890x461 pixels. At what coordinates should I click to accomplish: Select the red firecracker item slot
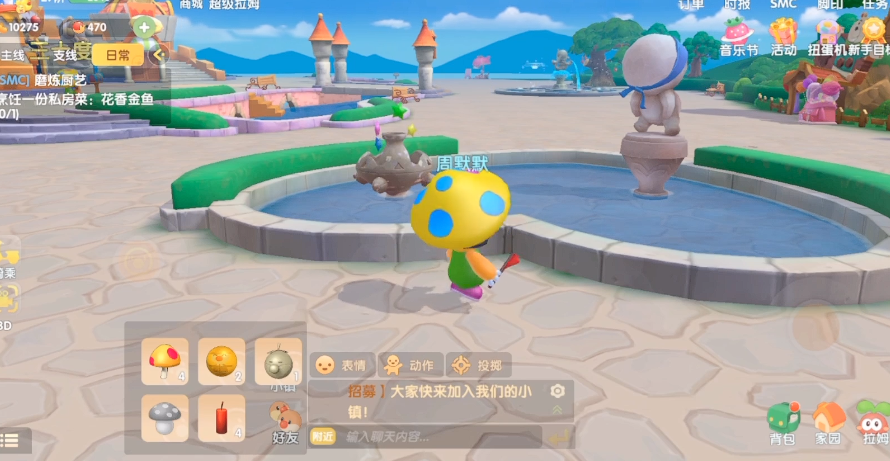coord(221,417)
